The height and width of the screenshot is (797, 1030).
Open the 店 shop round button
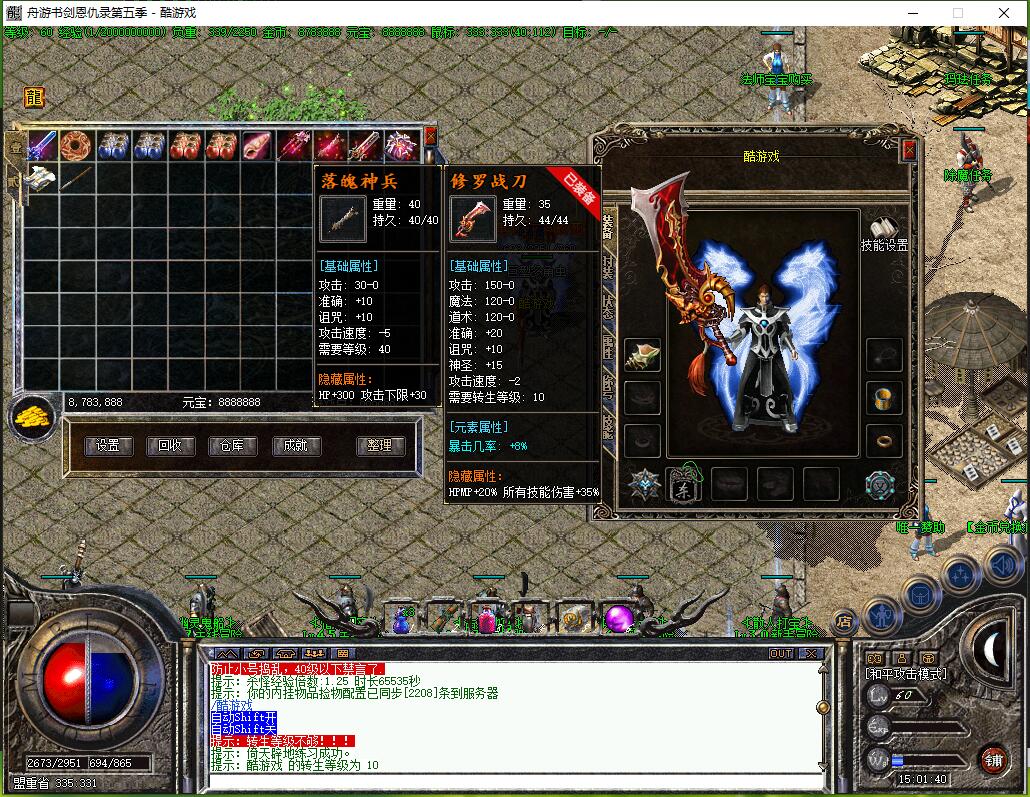[x=844, y=621]
